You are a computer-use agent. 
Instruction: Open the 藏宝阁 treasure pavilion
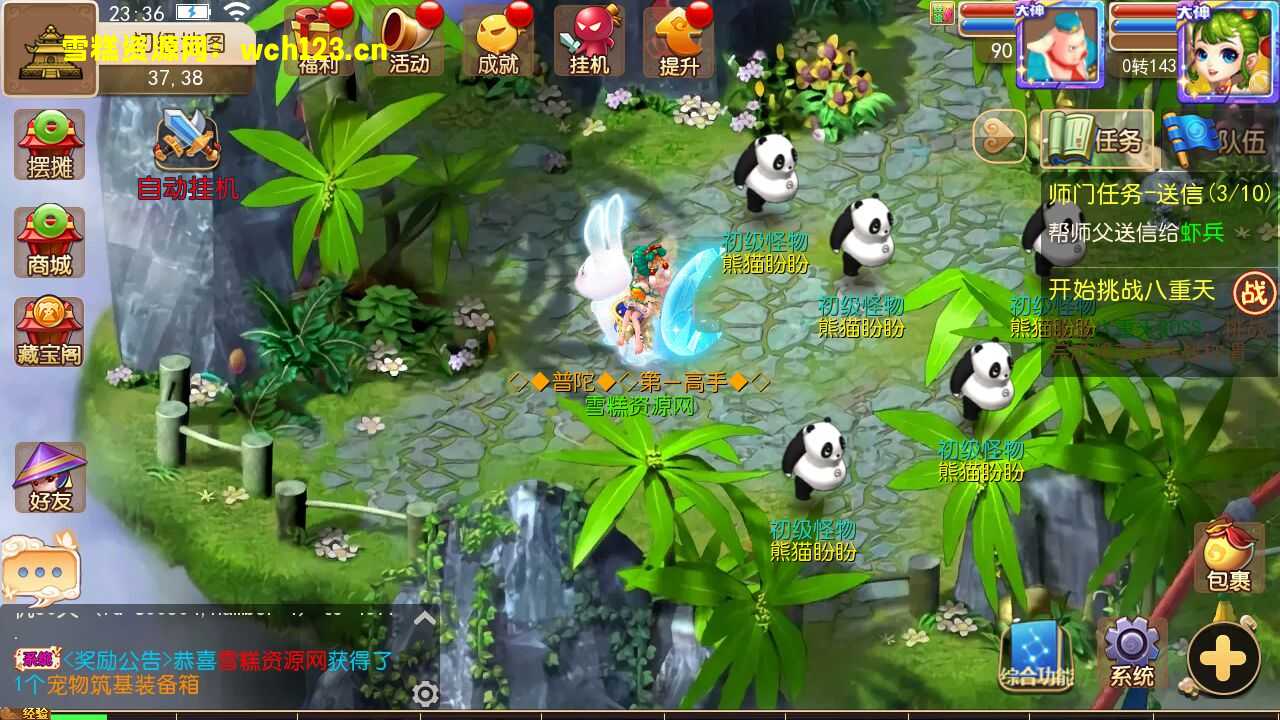point(50,332)
